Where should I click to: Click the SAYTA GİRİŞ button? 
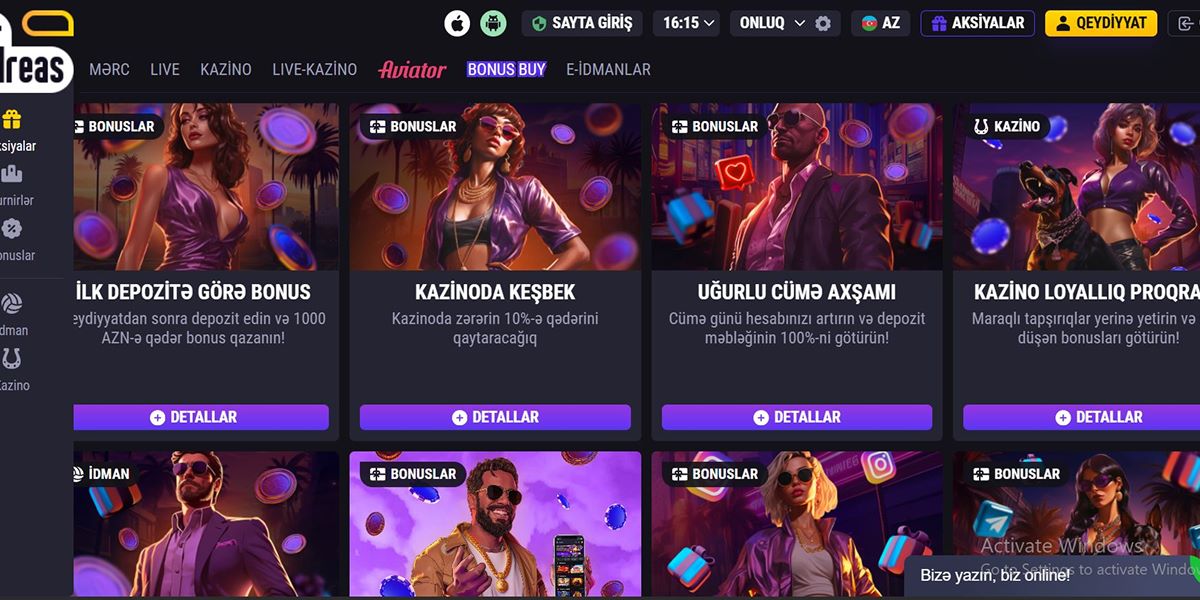coord(582,23)
